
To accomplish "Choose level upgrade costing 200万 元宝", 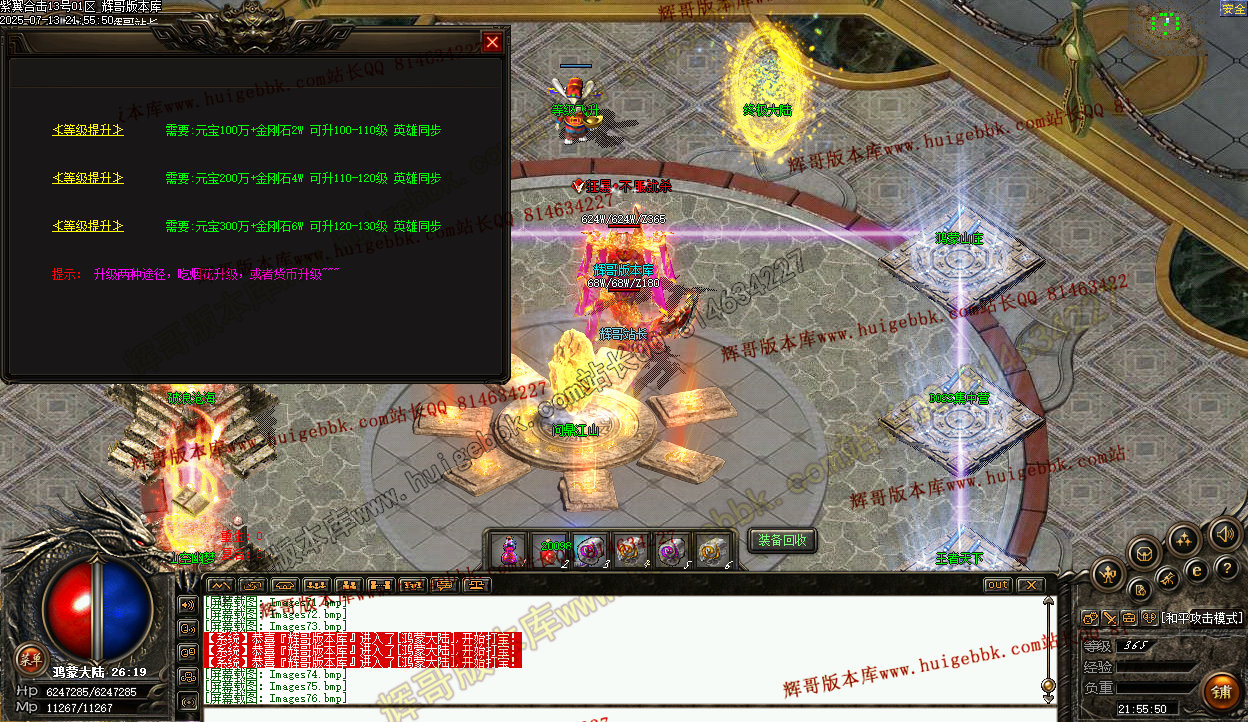I will (x=88, y=178).
